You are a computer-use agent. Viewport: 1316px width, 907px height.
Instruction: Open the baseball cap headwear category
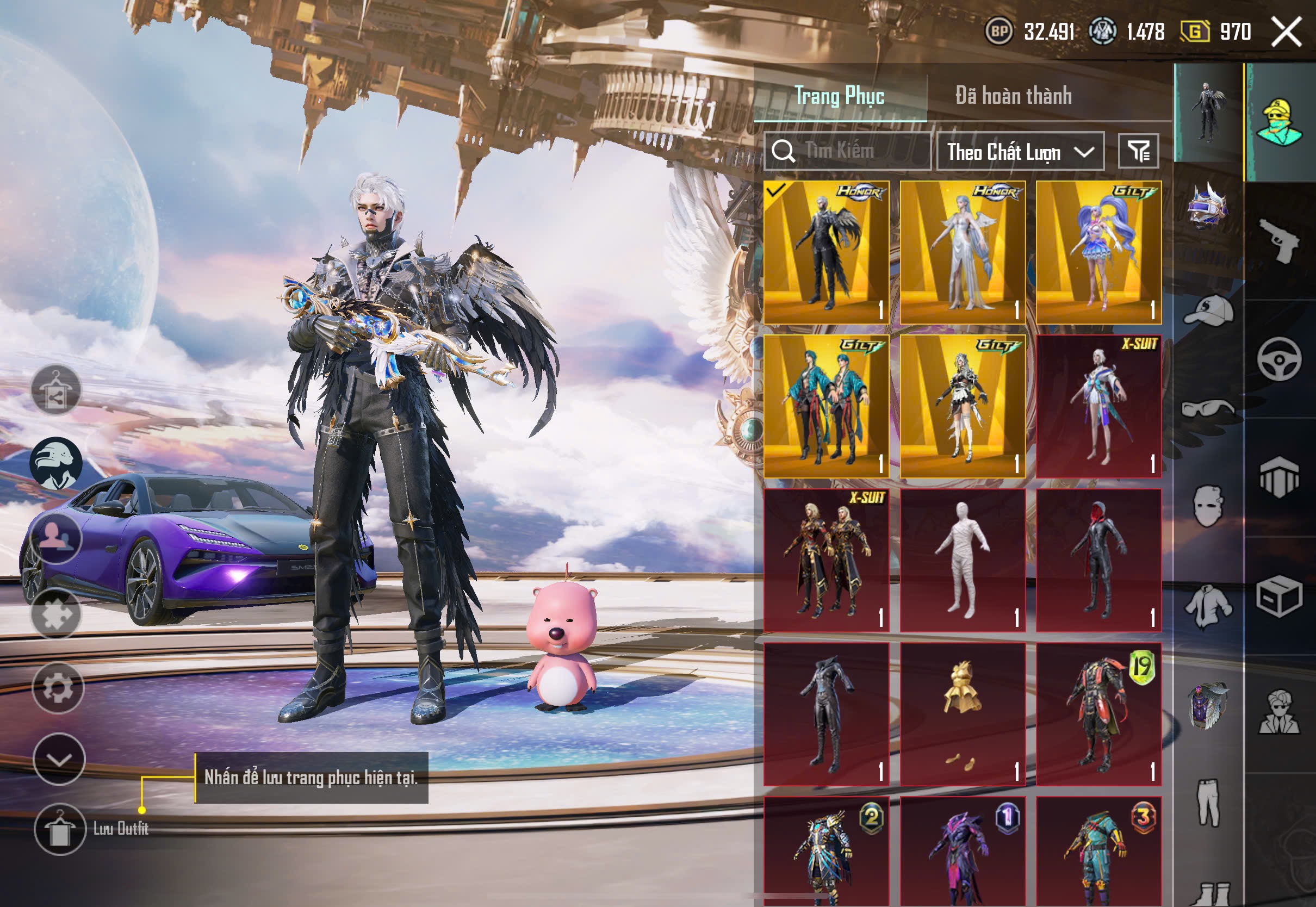coord(1209,310)
